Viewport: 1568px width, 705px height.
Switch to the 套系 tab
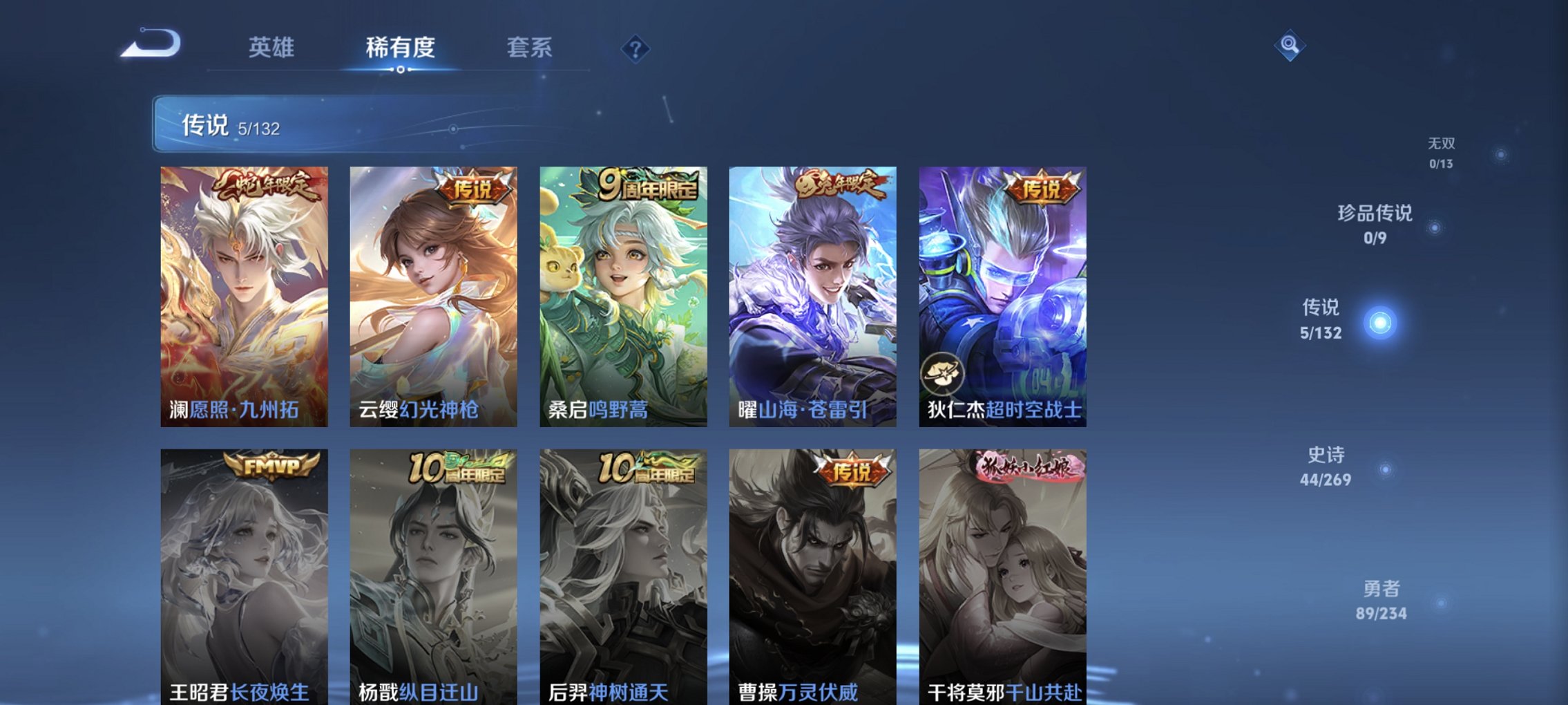pyautogui.click(x=529, y=47)
